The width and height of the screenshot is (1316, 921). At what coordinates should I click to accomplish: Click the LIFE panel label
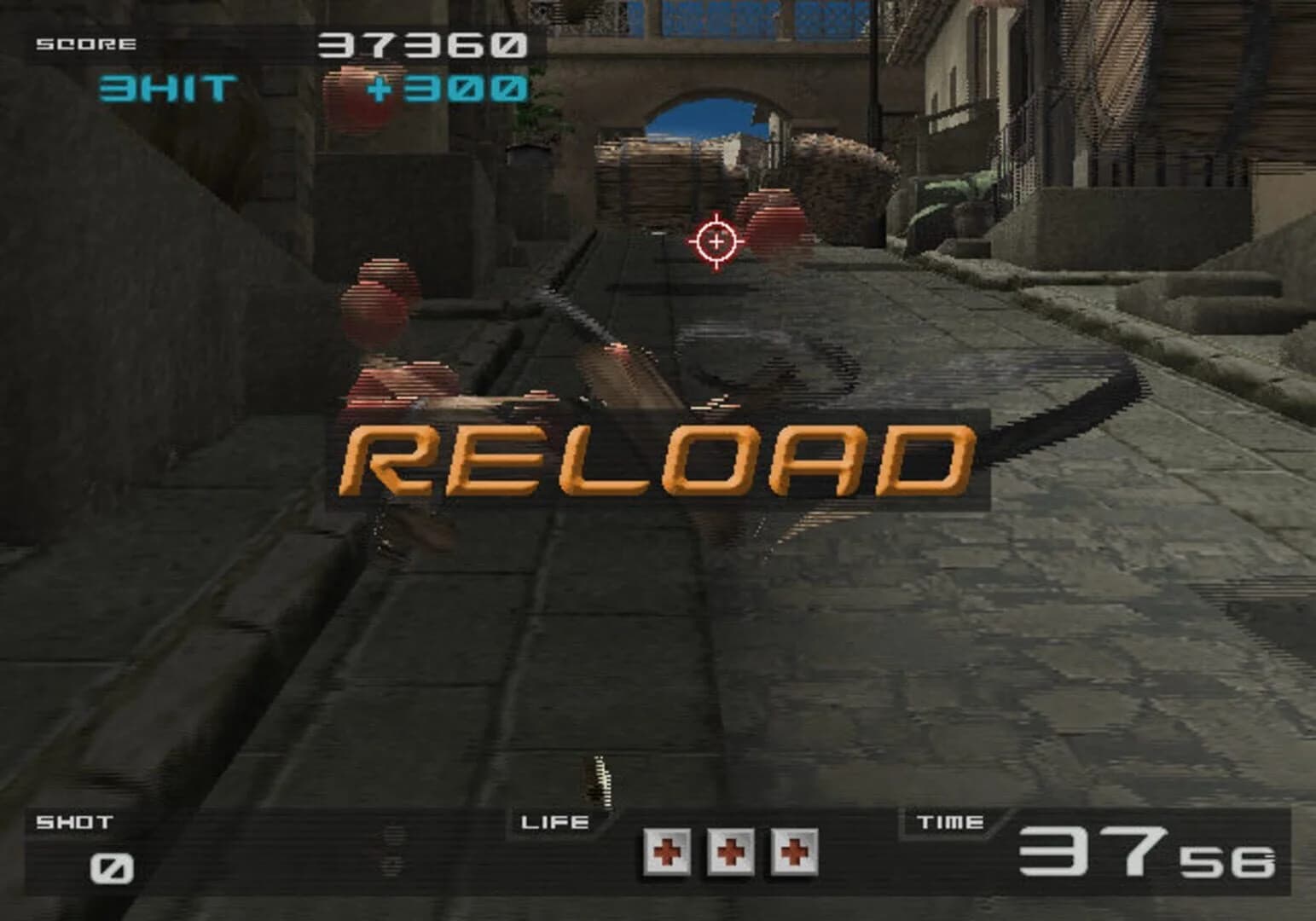[x=554, y=821]
